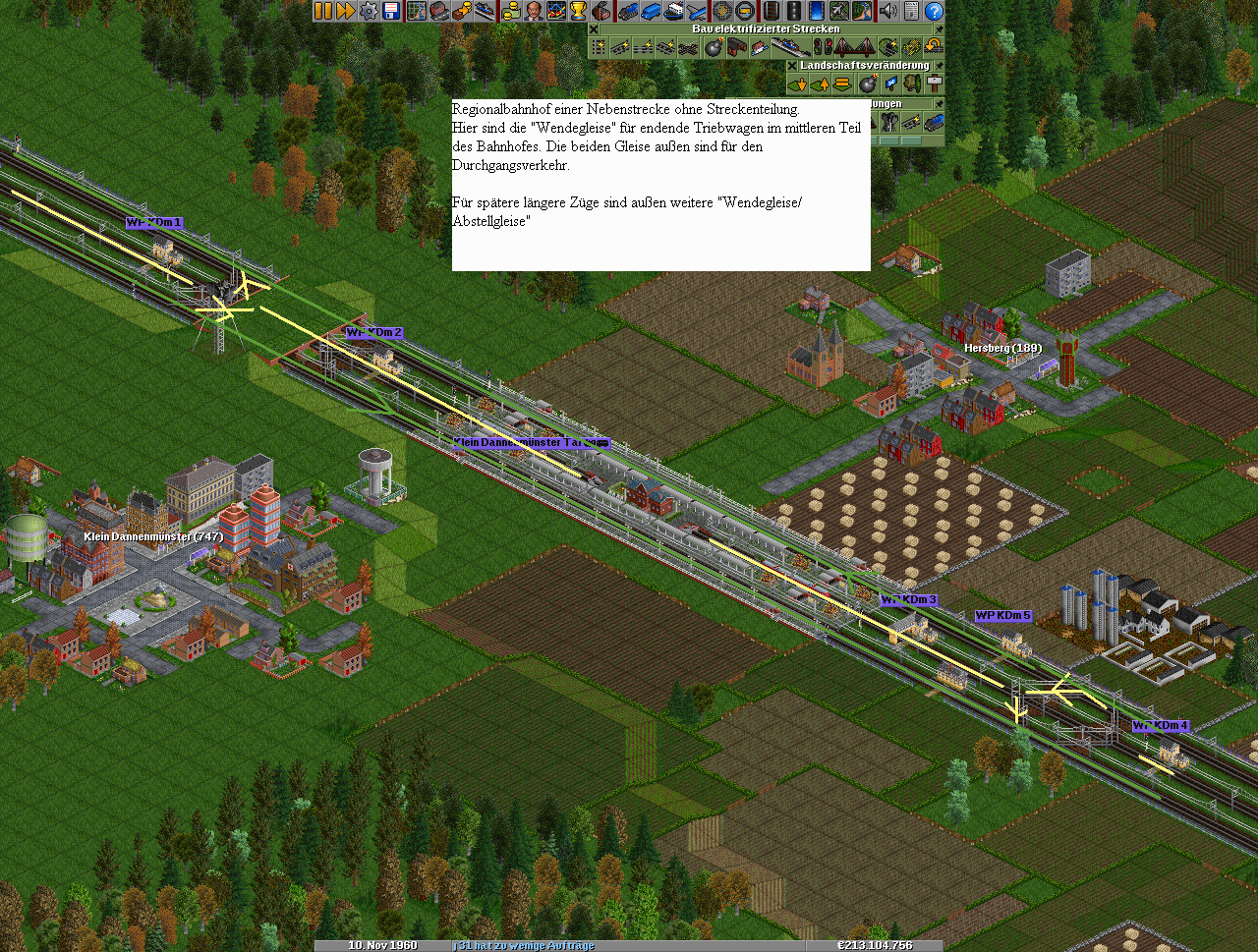Image resolution: width=1258 pixels, height=952 pixels.
Task: Toggle fast forward speed
Action: pos(346,11)
